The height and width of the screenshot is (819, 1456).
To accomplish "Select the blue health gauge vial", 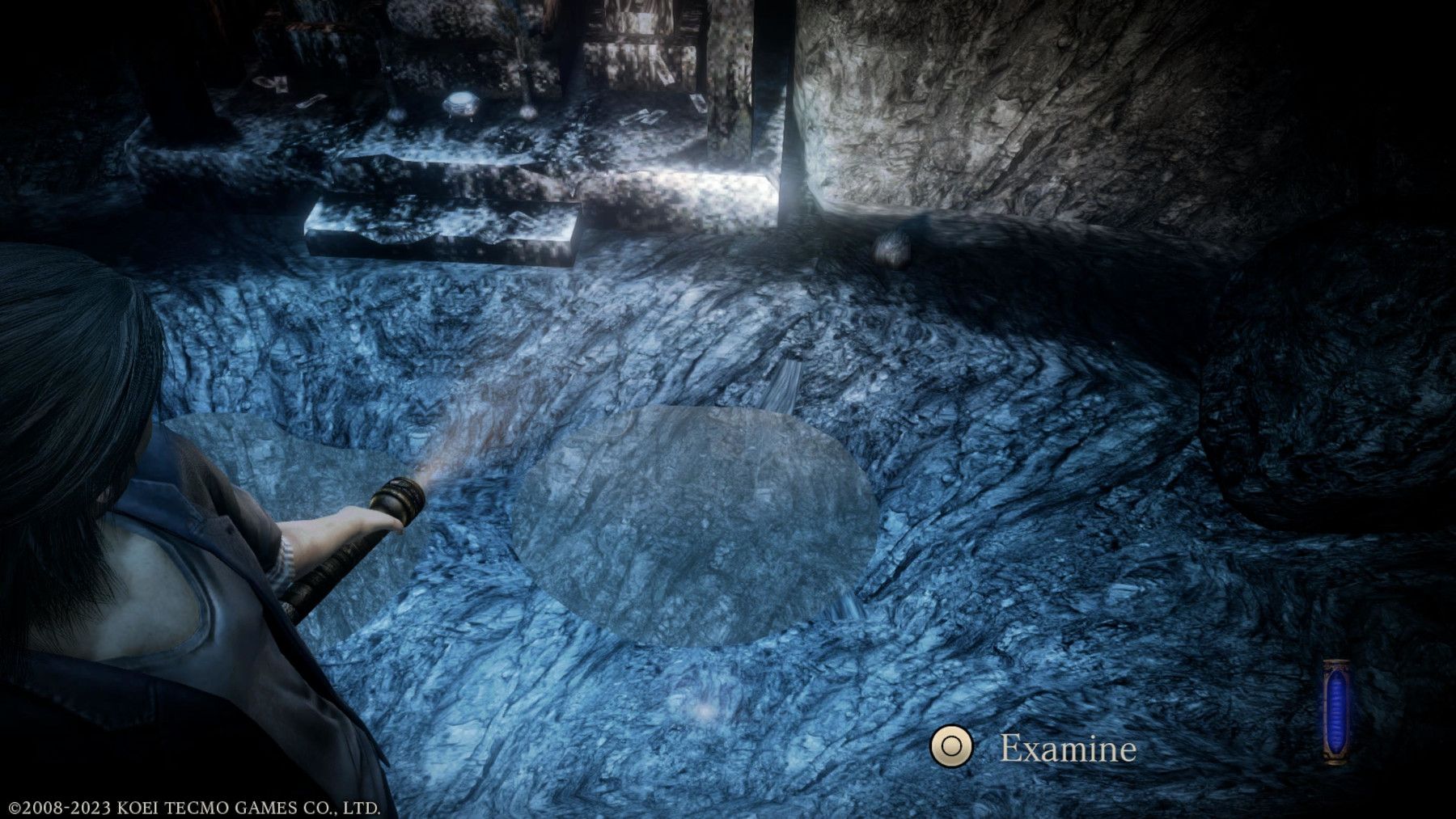I will pos(1335,711).
